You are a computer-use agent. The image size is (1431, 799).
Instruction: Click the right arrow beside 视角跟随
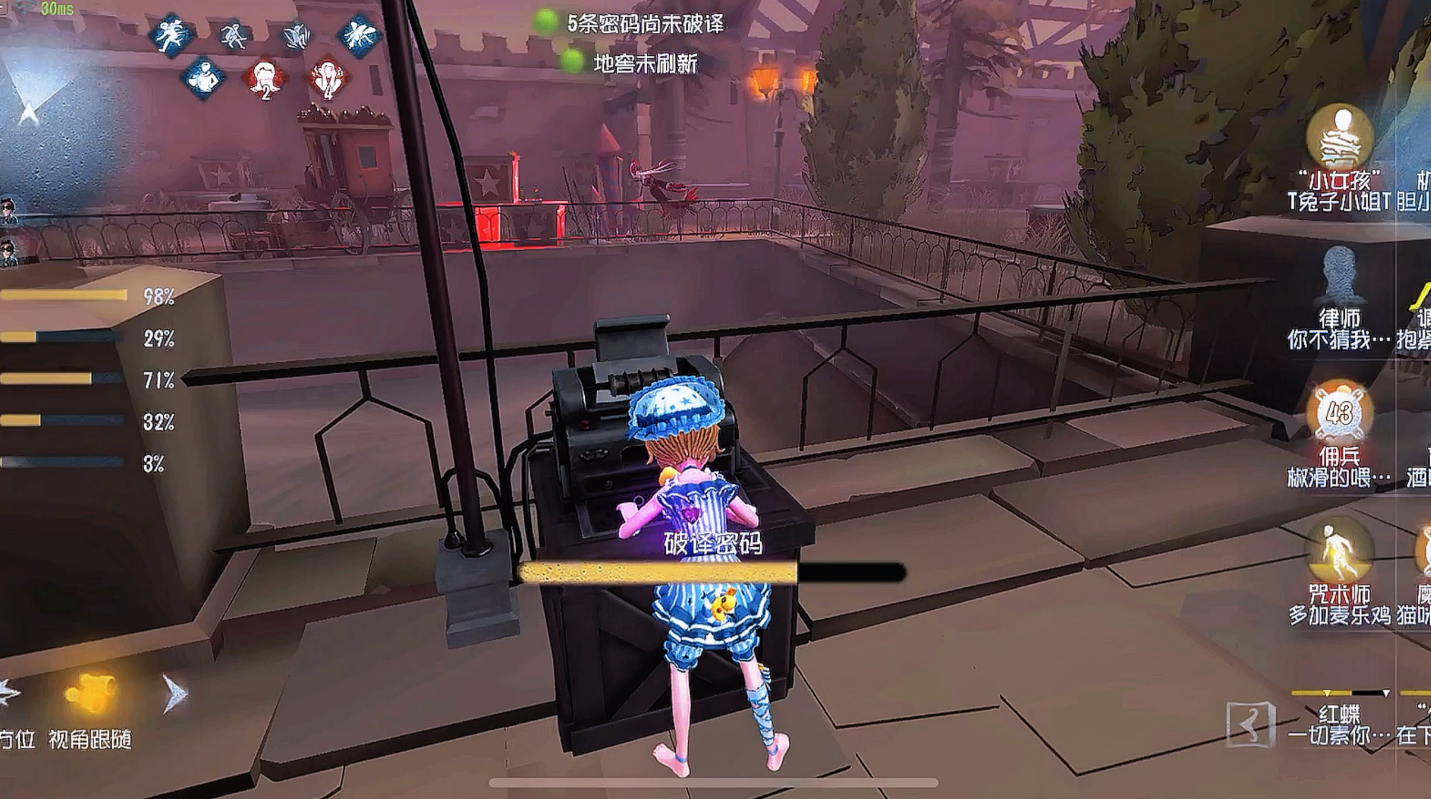[x=174, y=692]
